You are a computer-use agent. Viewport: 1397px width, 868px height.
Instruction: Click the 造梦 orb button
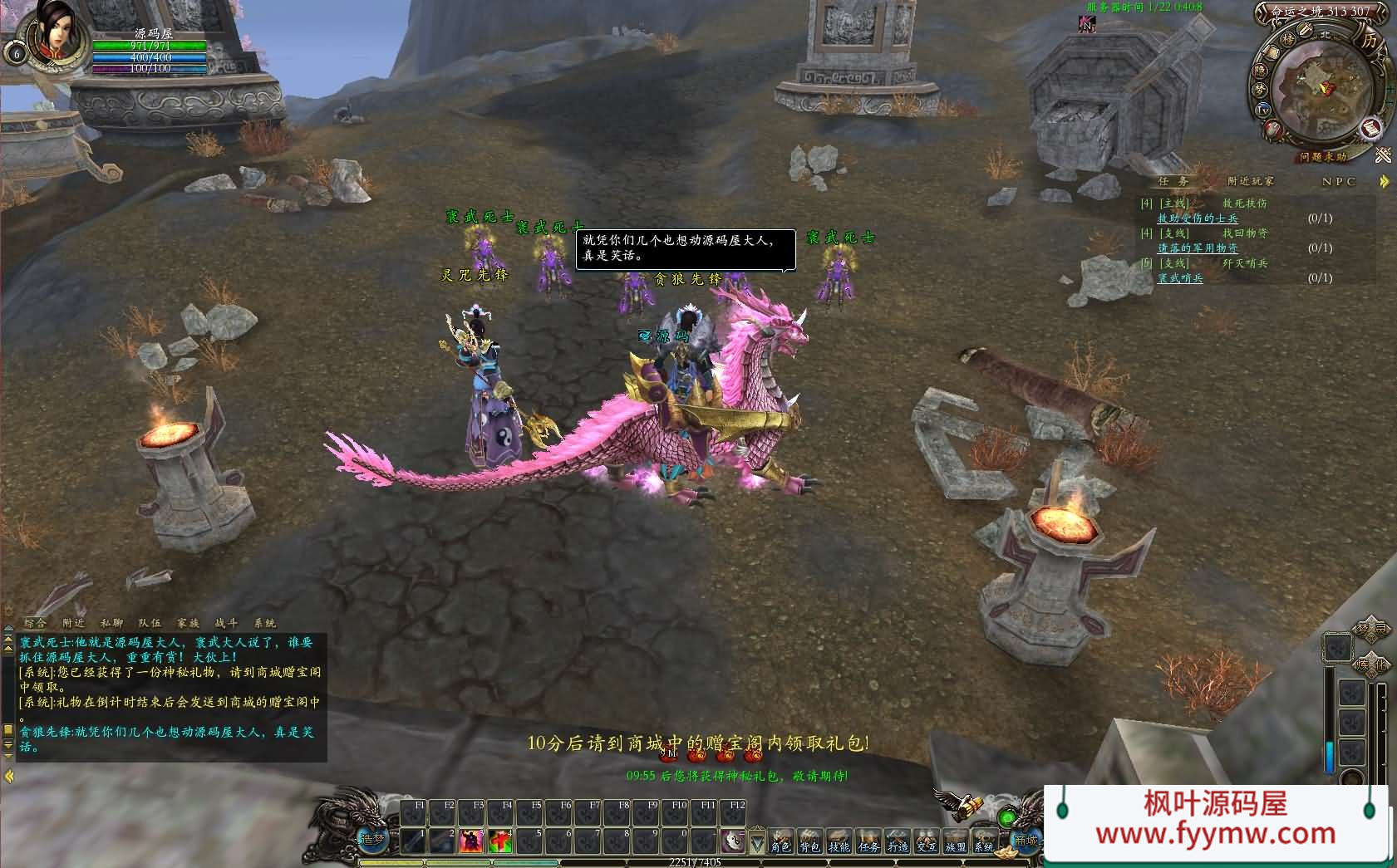point(372,839)
